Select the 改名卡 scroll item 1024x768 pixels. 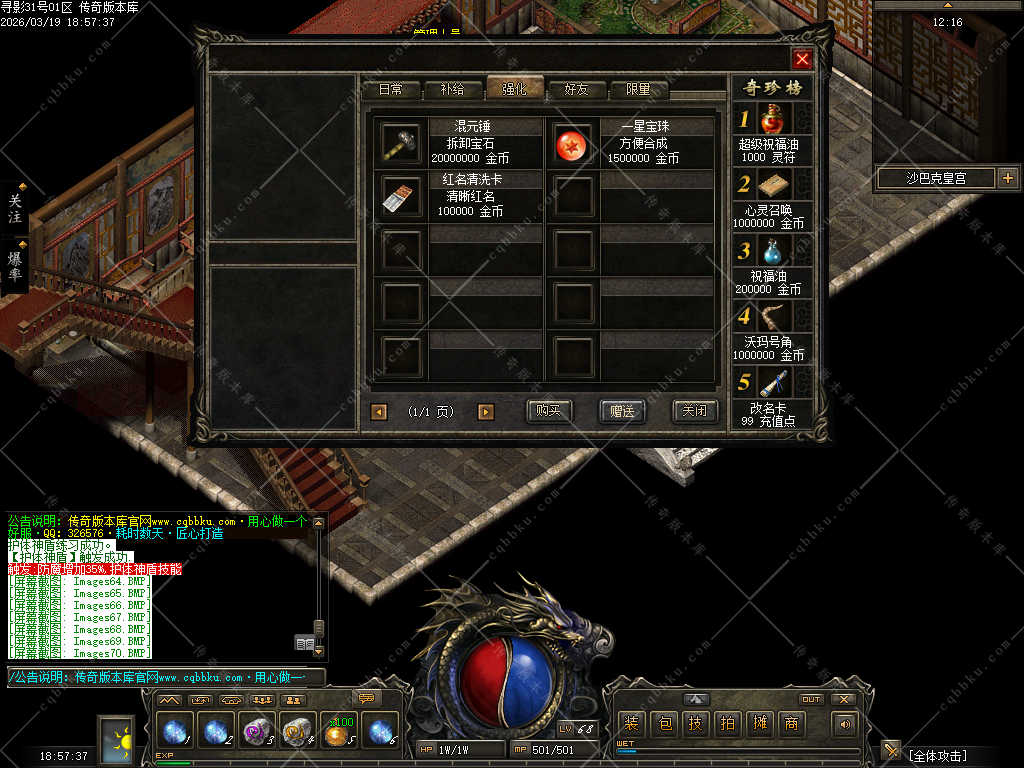point(773,383)
